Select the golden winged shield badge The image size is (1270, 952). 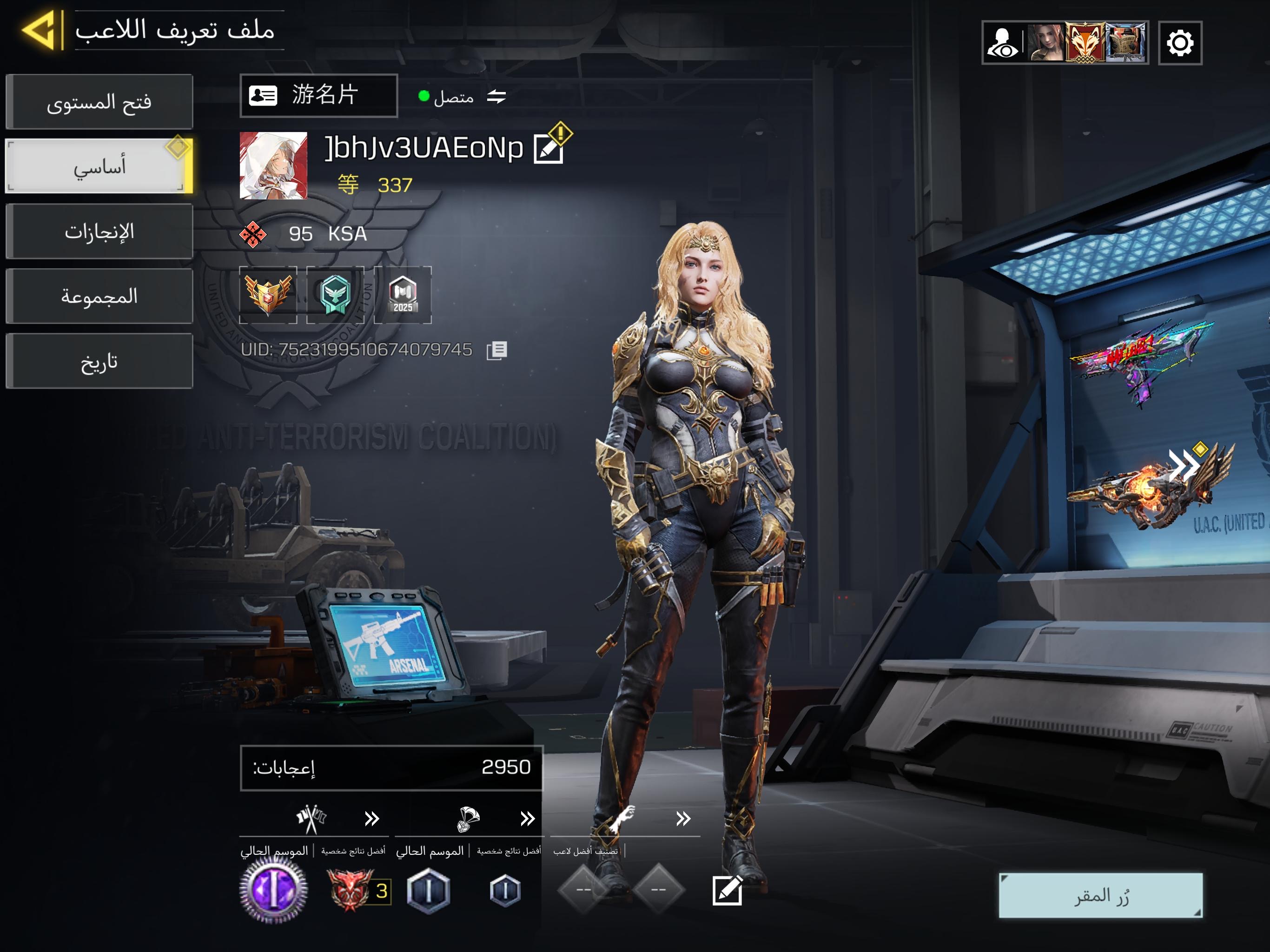[268, 295]
